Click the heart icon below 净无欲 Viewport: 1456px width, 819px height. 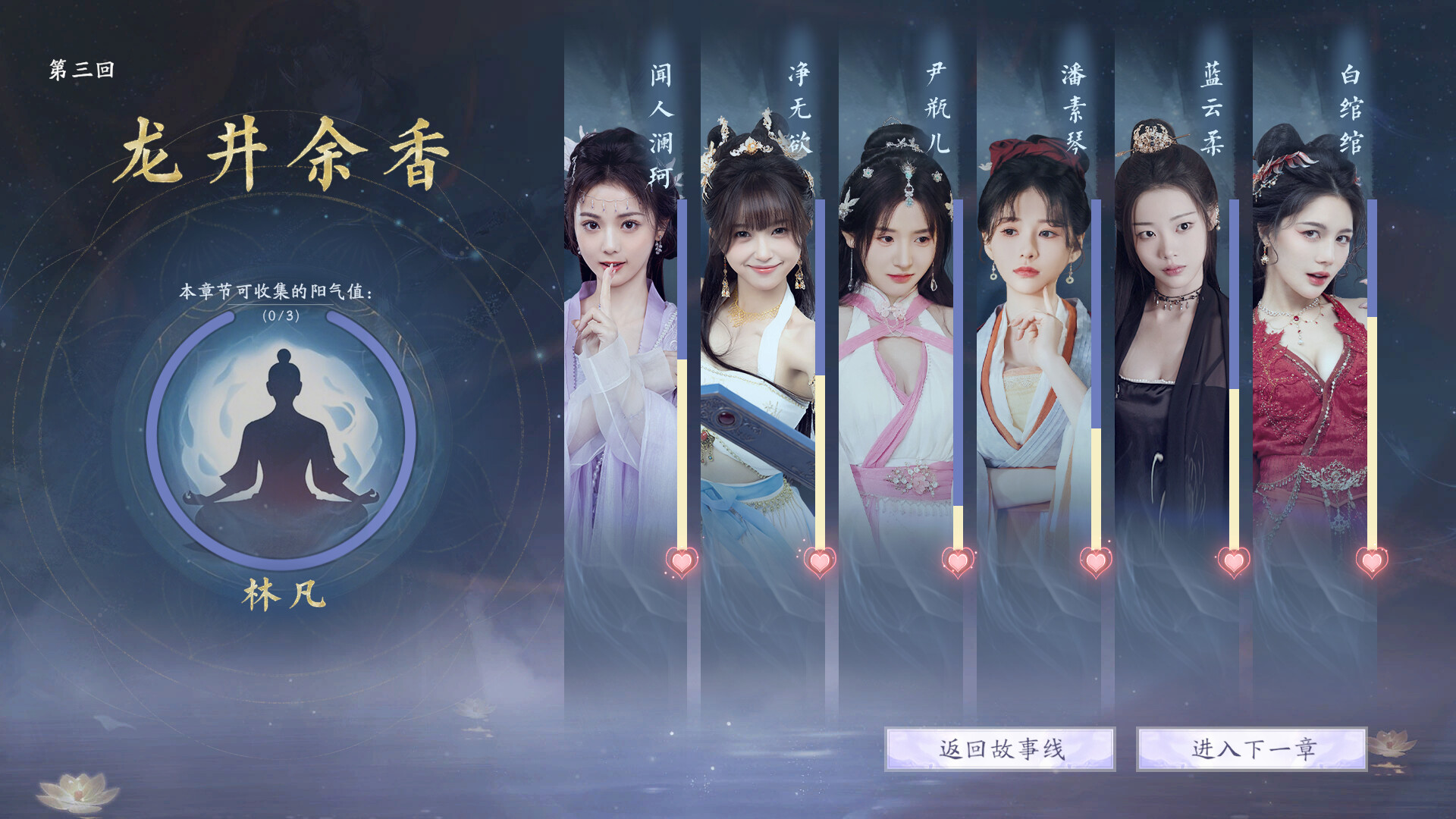(818, 563)
